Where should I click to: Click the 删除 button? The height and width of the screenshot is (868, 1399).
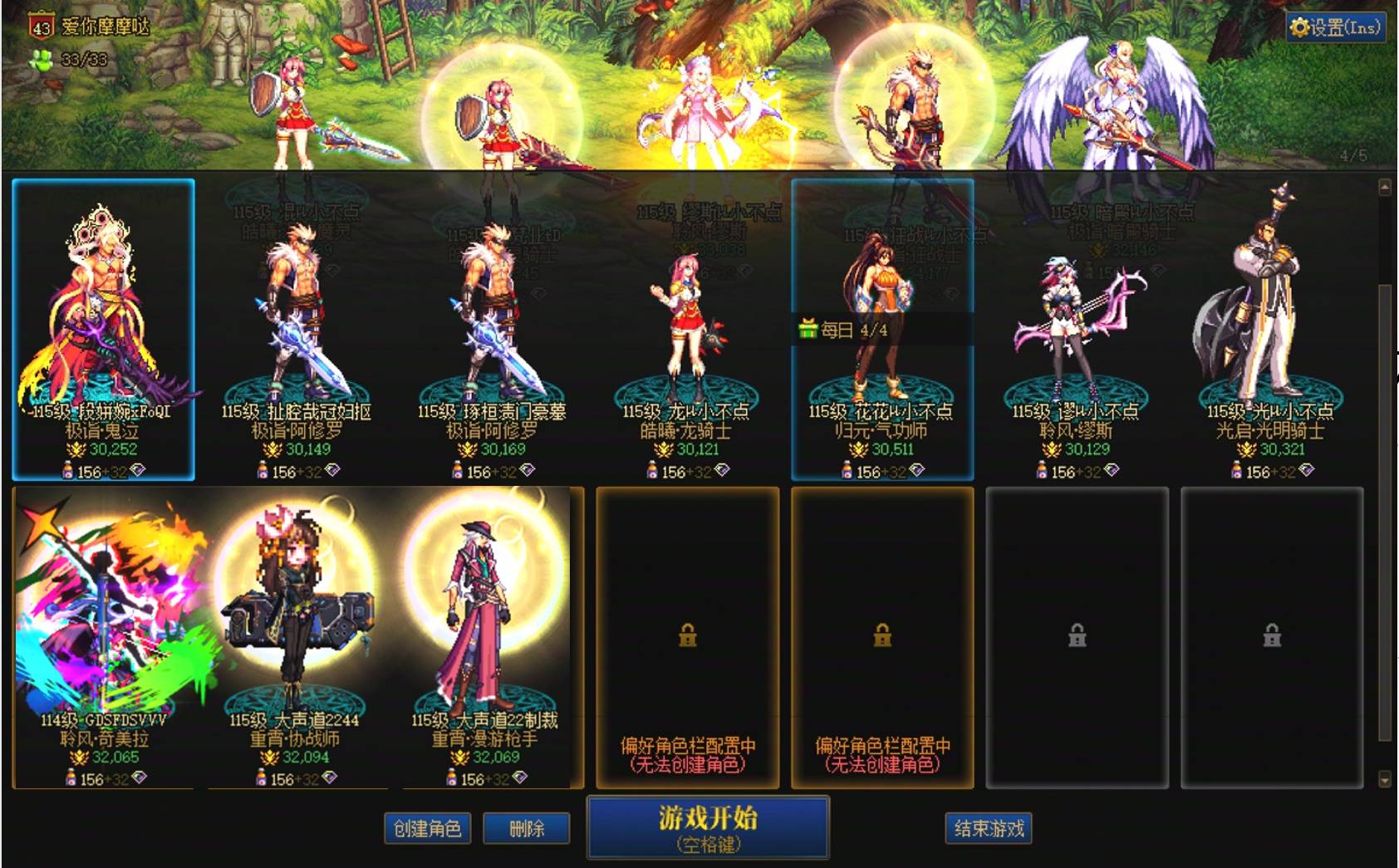click(x=527, y=829)
